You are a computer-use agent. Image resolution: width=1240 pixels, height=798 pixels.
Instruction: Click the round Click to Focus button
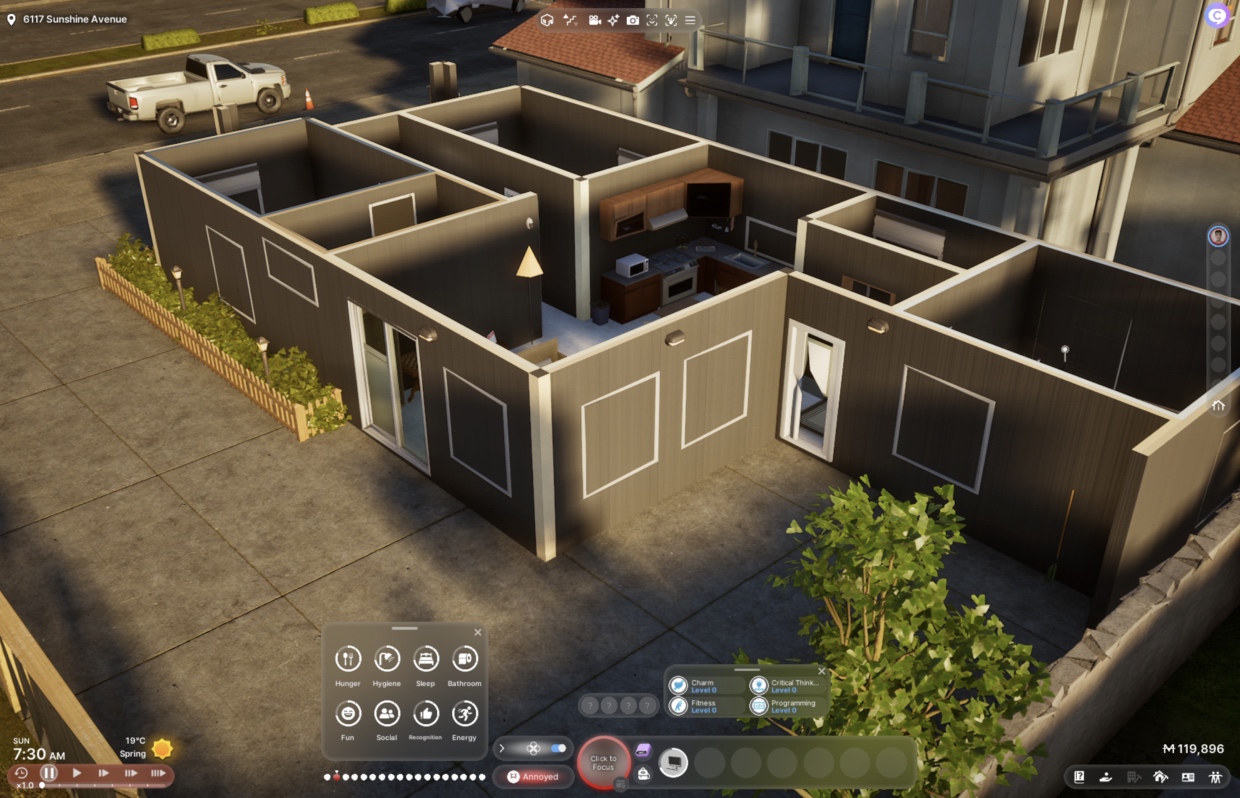(603, 763)
